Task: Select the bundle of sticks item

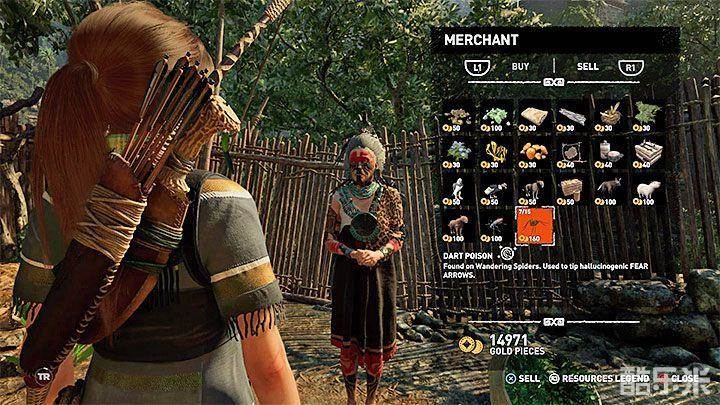Action: click(x=568, y=113)
